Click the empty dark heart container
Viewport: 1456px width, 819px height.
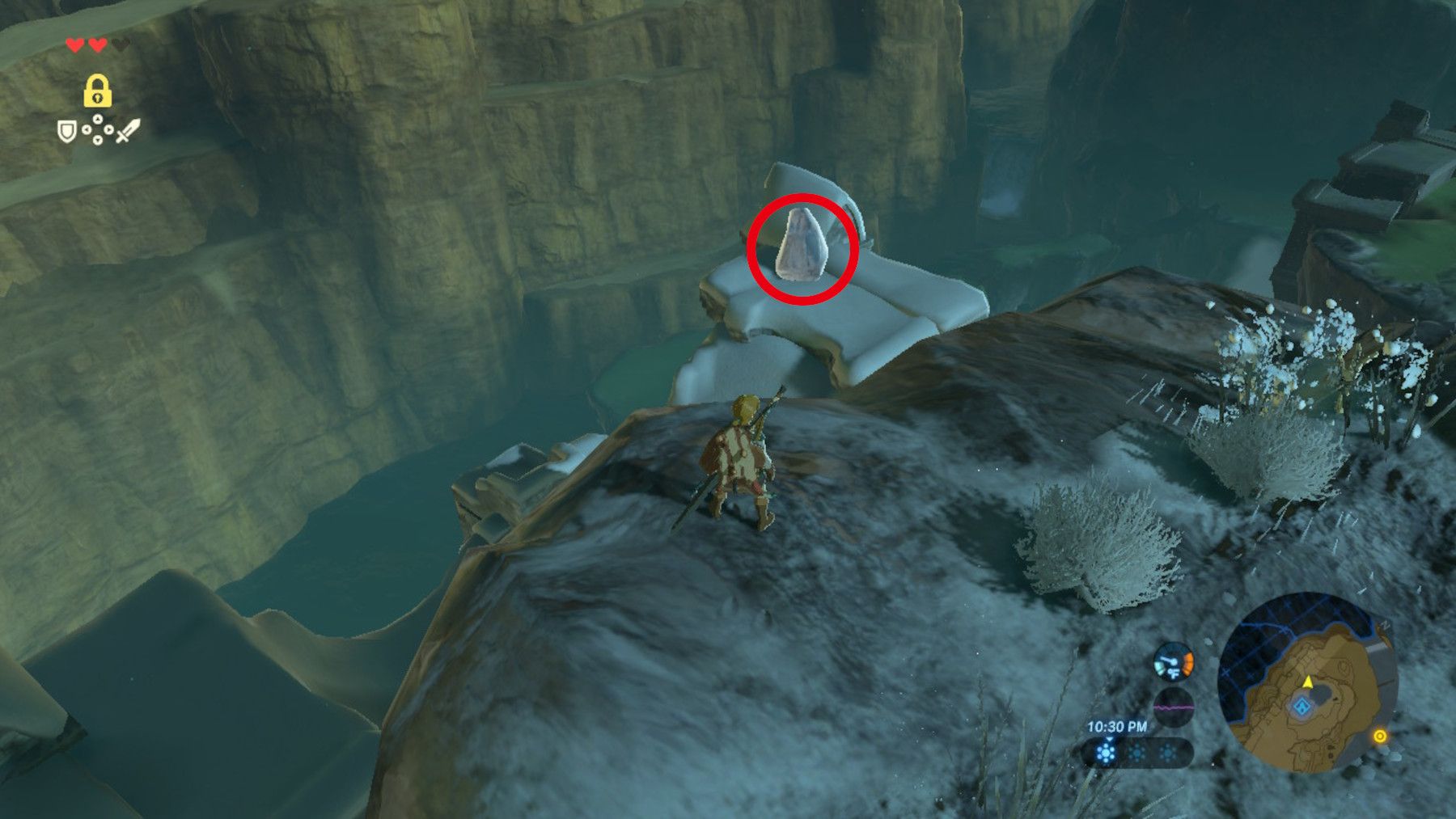[120, 46]
